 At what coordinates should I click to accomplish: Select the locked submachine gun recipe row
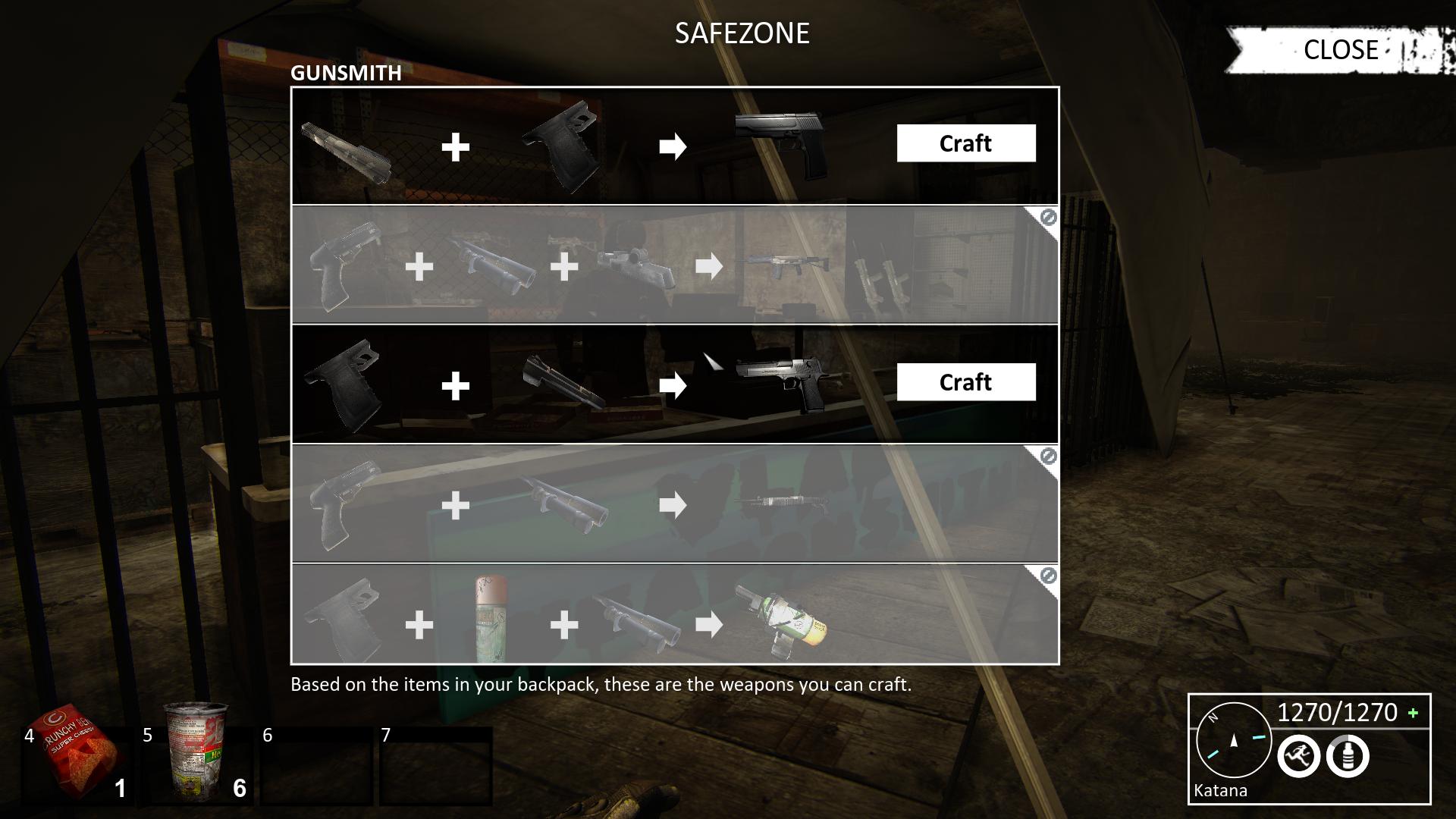click(x=674, y=265)
